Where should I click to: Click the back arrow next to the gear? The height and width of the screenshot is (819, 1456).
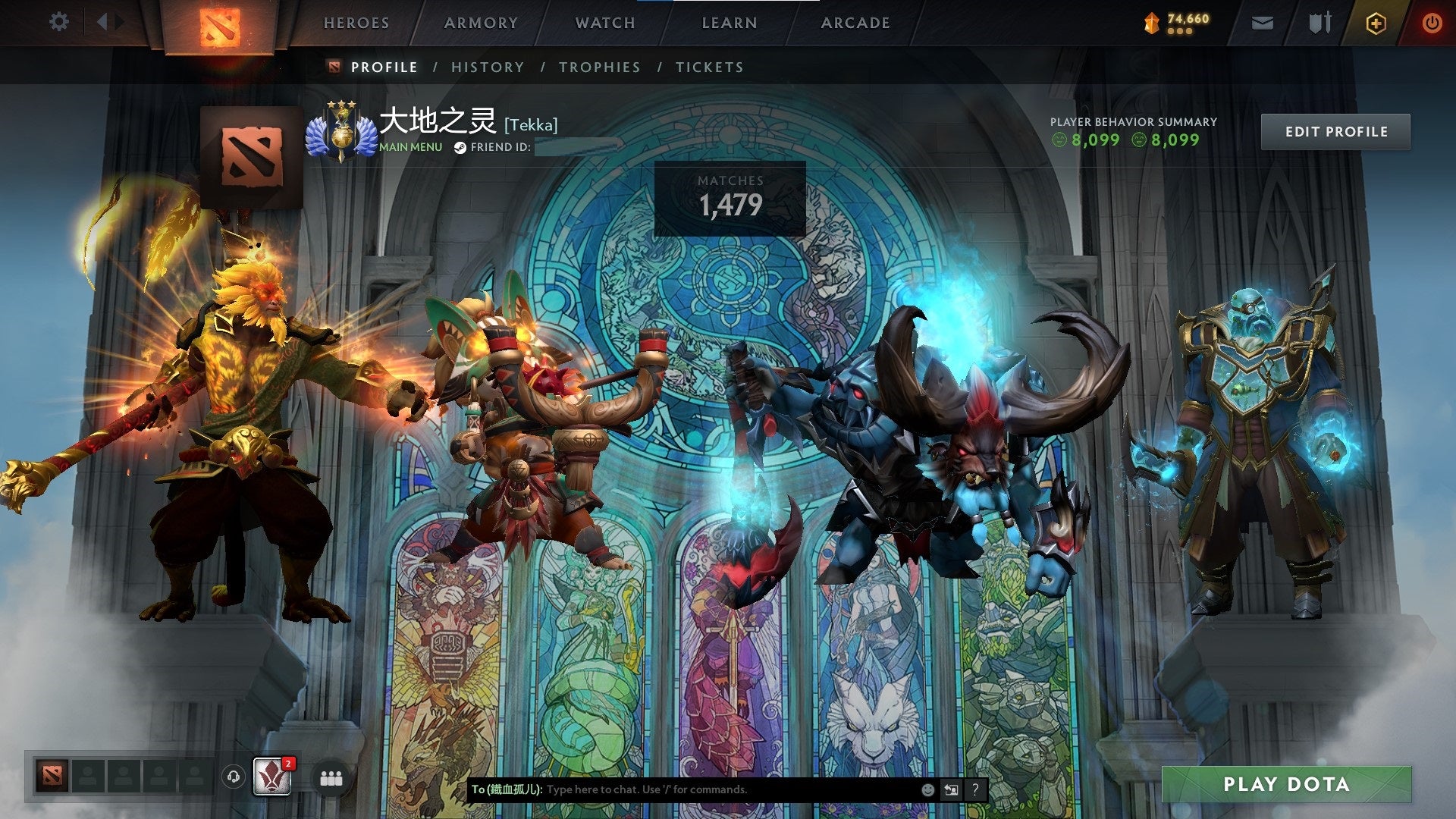pos(102,22)
